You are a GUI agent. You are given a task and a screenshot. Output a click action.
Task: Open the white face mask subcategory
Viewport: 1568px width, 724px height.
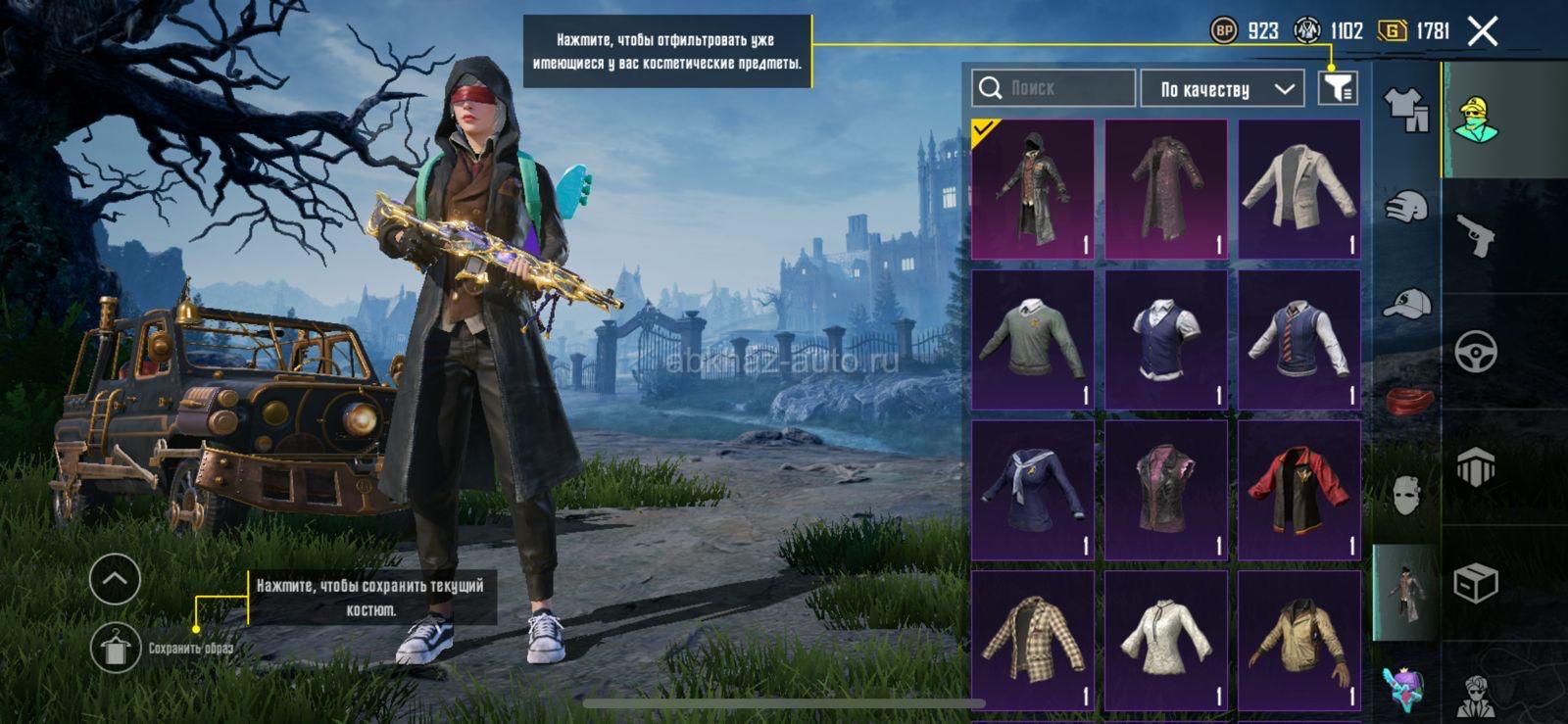[1405, 495]
